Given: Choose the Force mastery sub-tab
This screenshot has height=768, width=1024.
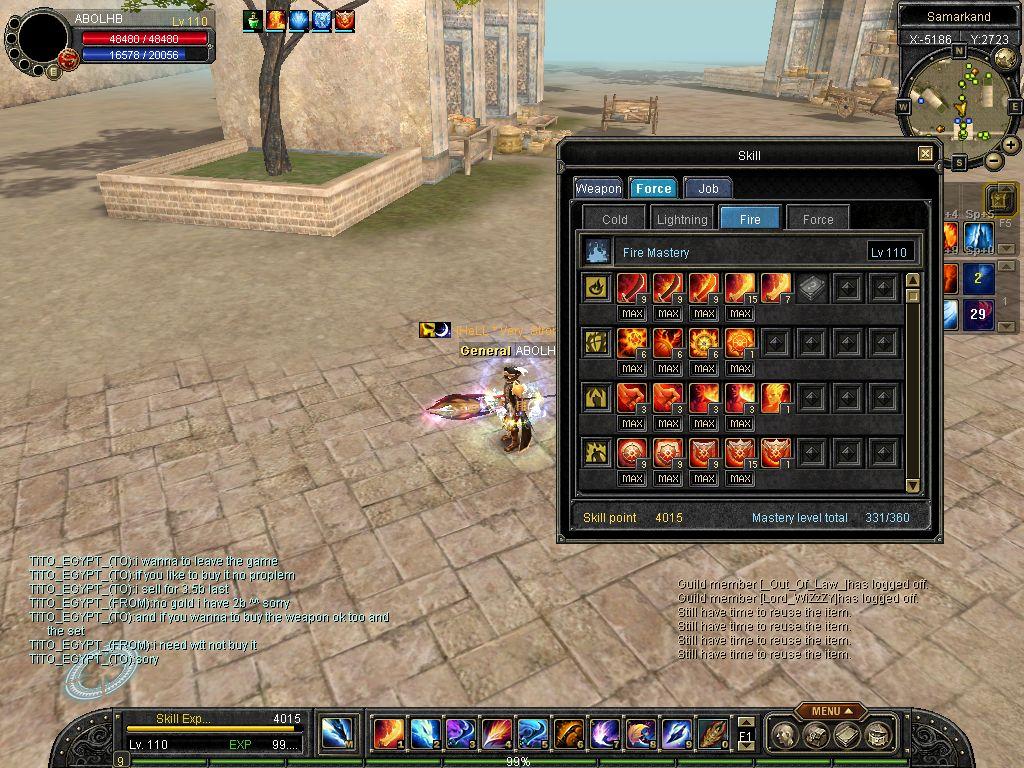Looking at the screenshot, I should pyautogui.click(x=817, y=219).
